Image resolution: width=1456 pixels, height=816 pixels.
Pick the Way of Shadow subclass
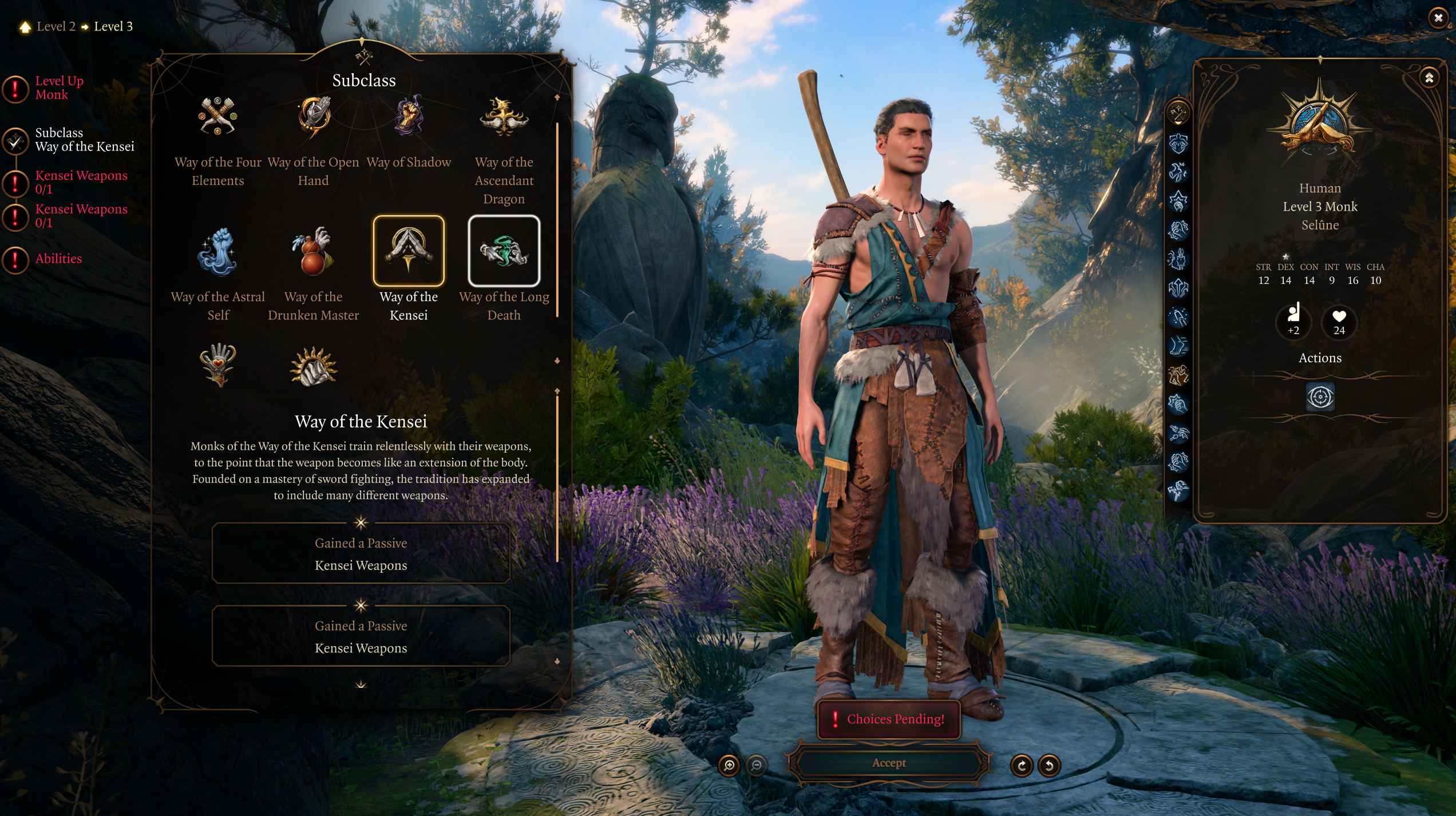409,117
